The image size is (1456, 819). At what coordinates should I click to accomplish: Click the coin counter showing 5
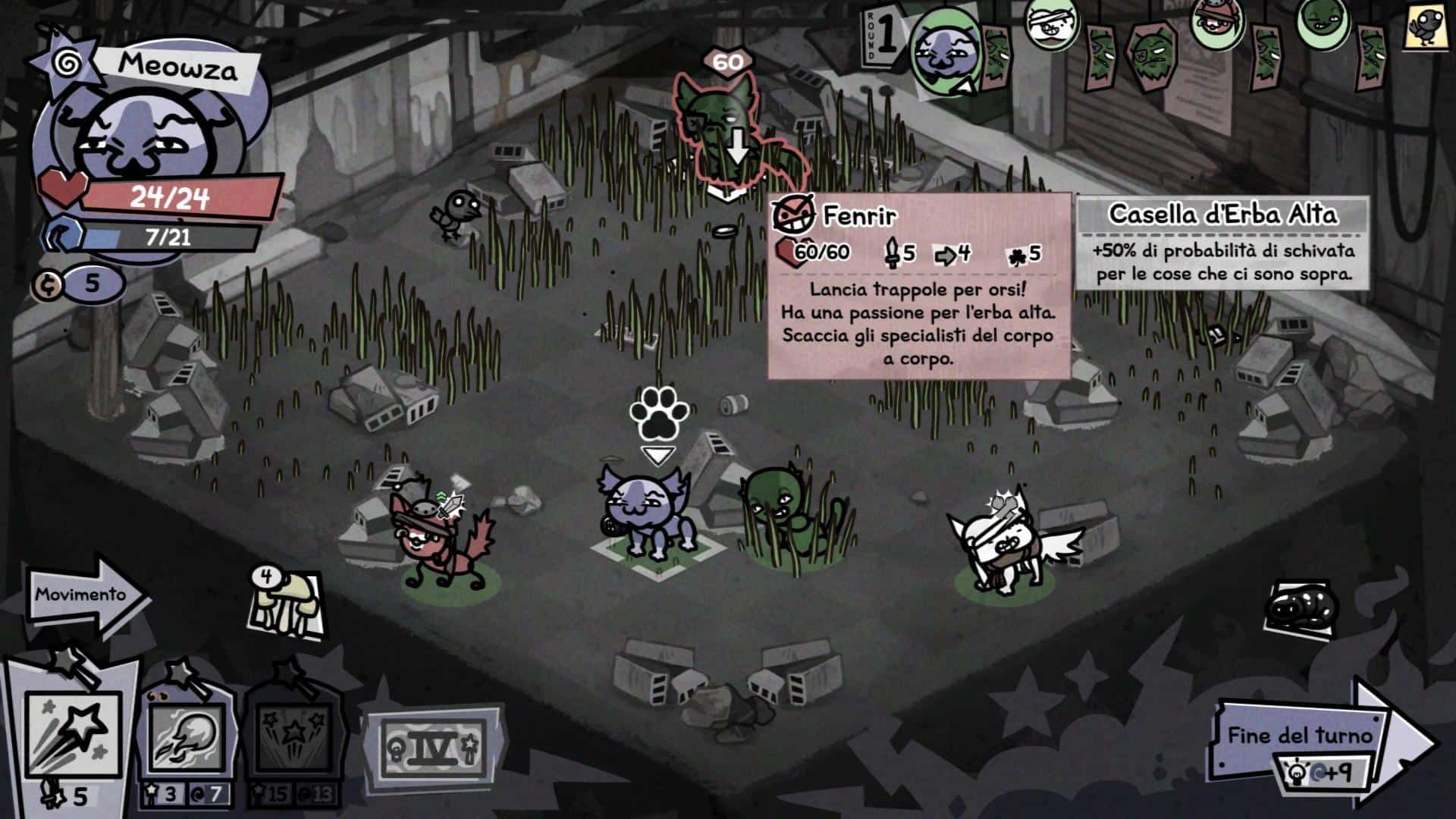pos(80,284)
